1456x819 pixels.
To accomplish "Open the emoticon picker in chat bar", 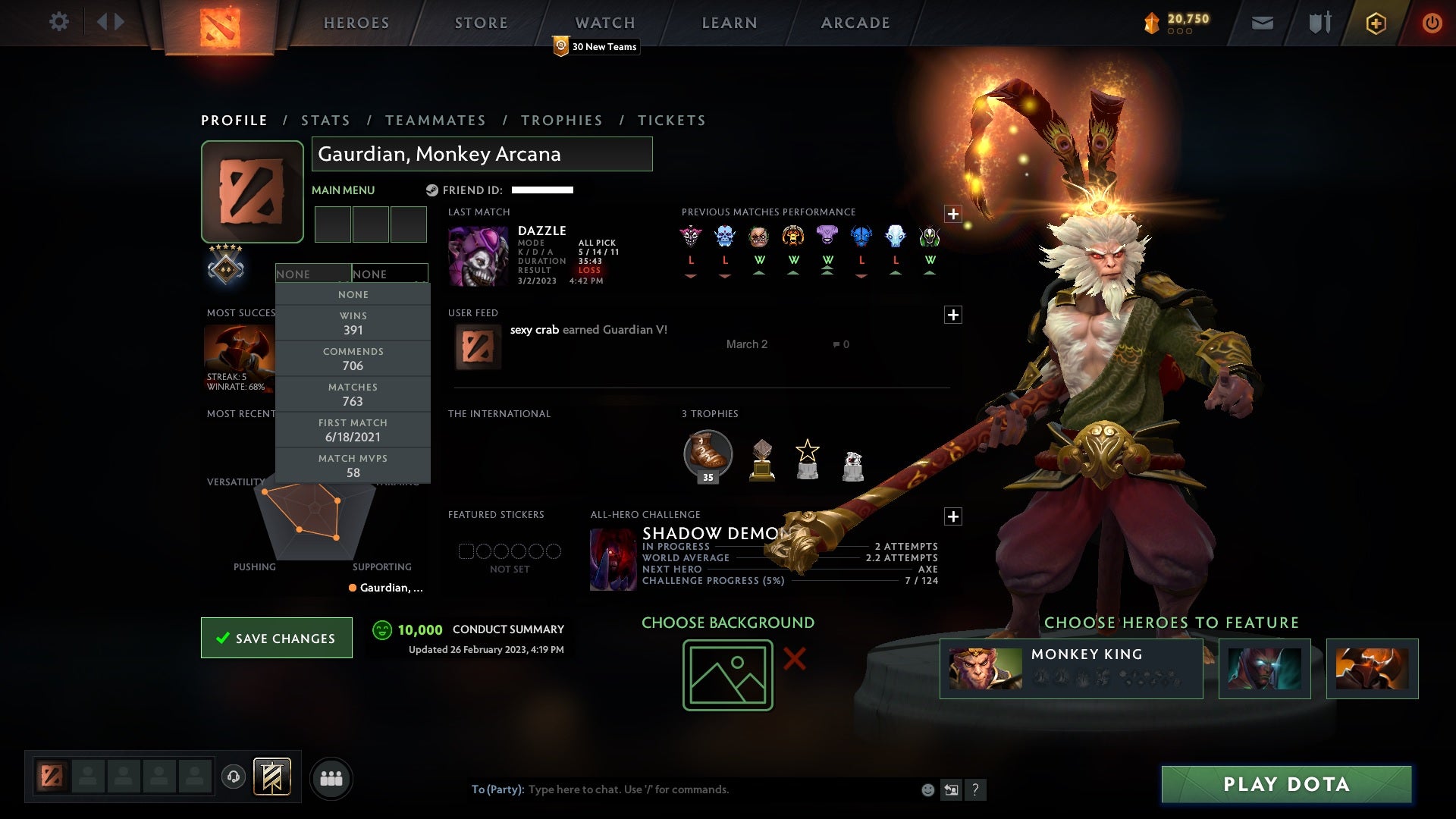I will [x=927, y=789].
